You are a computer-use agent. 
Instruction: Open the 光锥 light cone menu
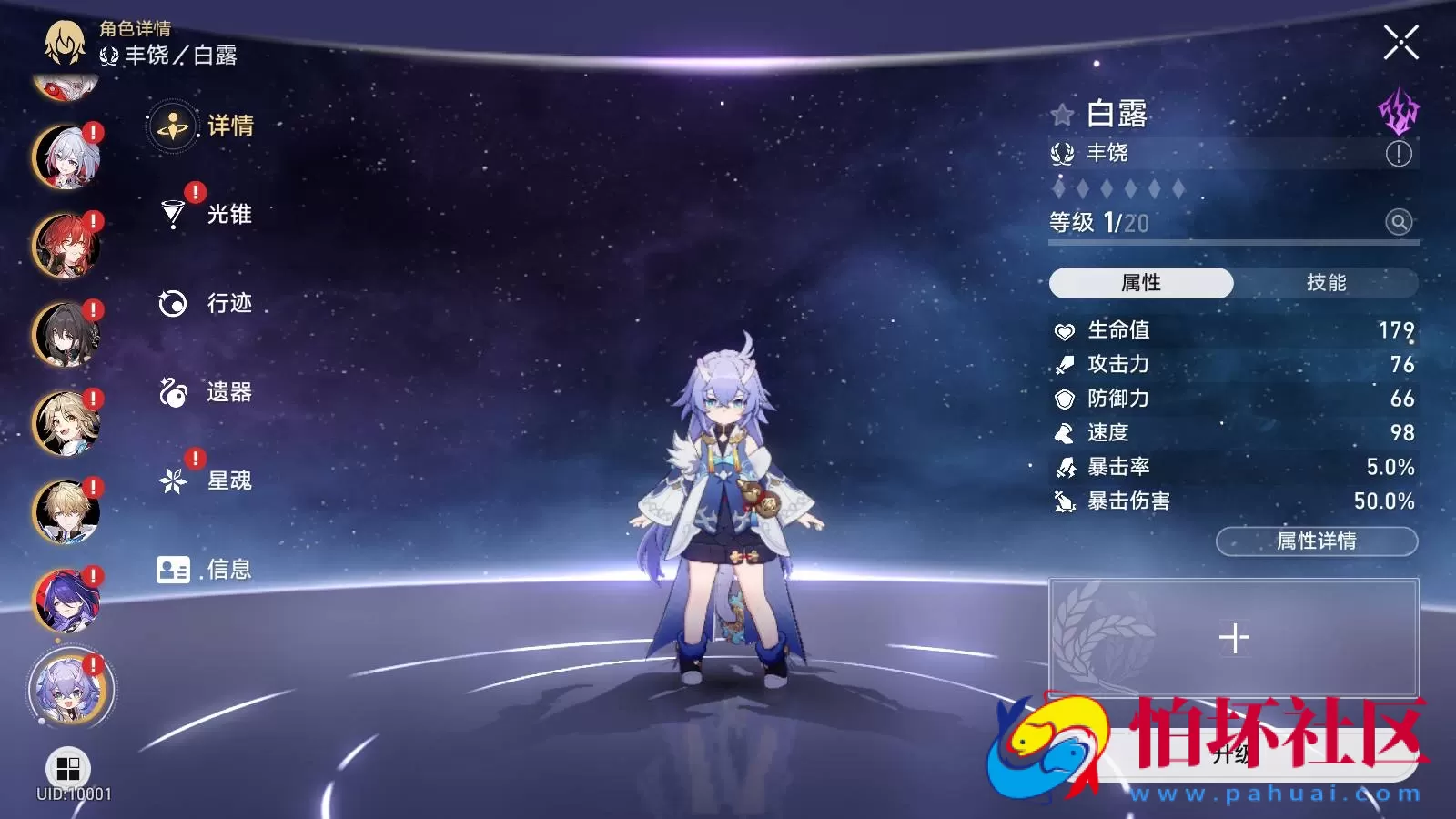(206, 214)
